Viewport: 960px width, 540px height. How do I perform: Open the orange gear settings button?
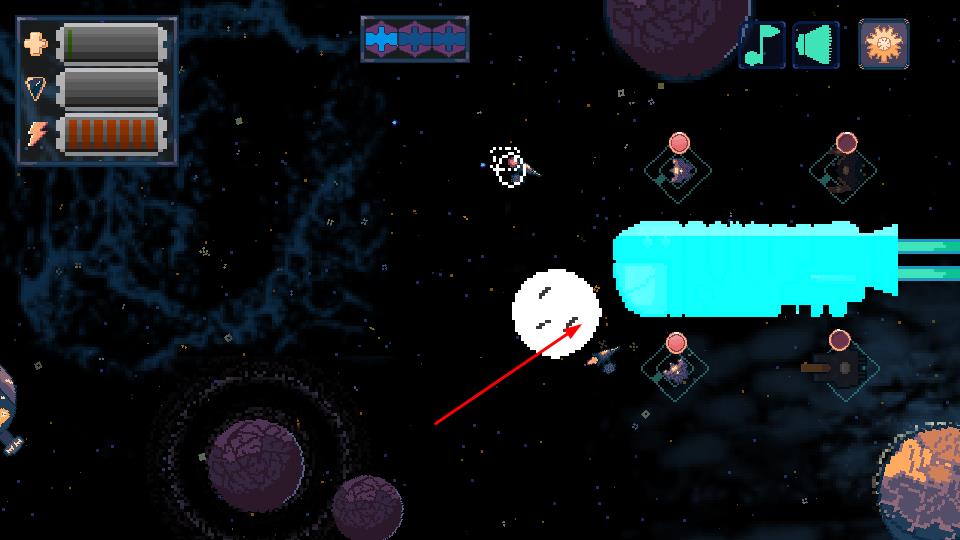coord(884,45)
